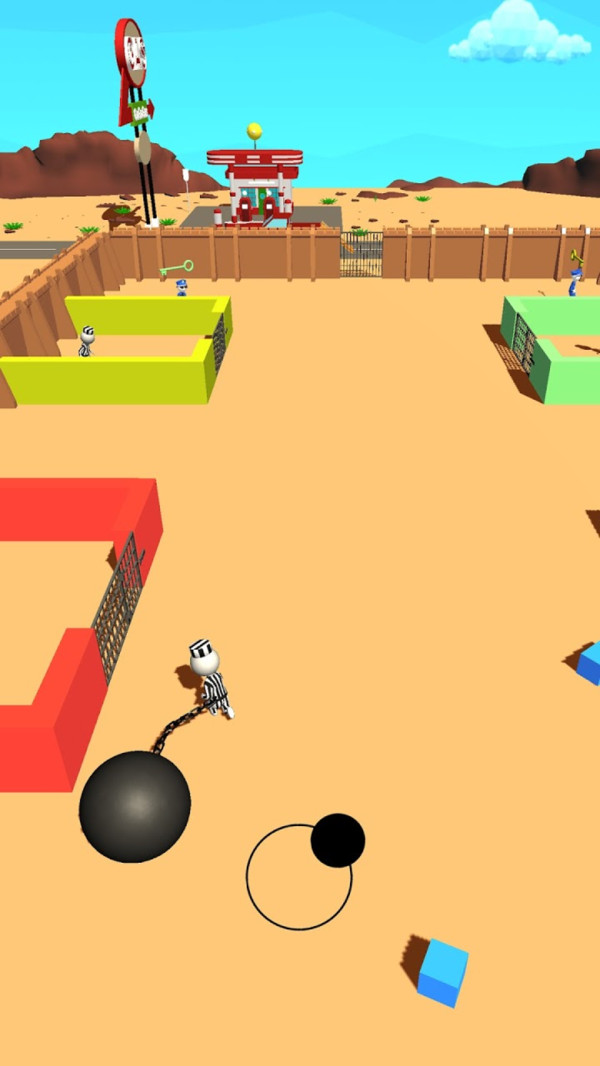This screenshot has height=1066, width=600.
Task: Tap the virtual joystick's black knob
Action: [337, 840]
